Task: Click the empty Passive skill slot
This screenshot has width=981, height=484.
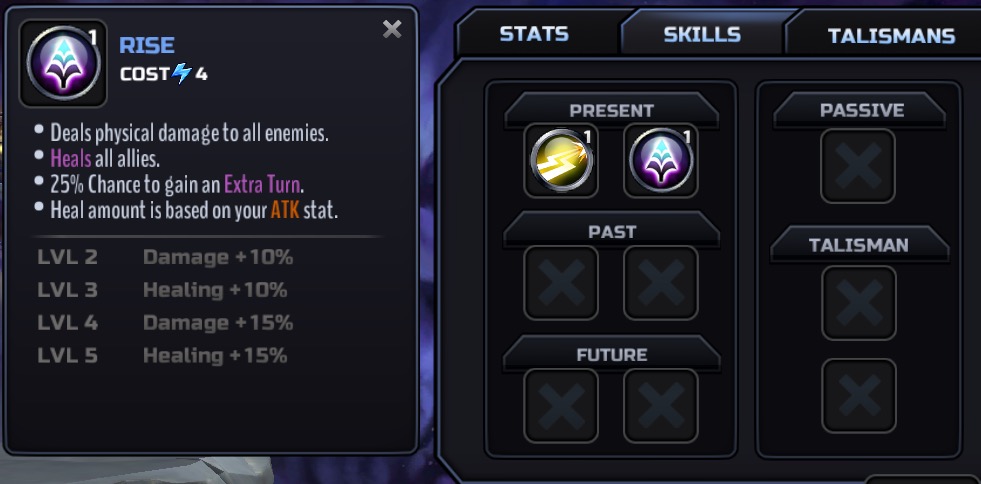Action: [x=858, y=165]
